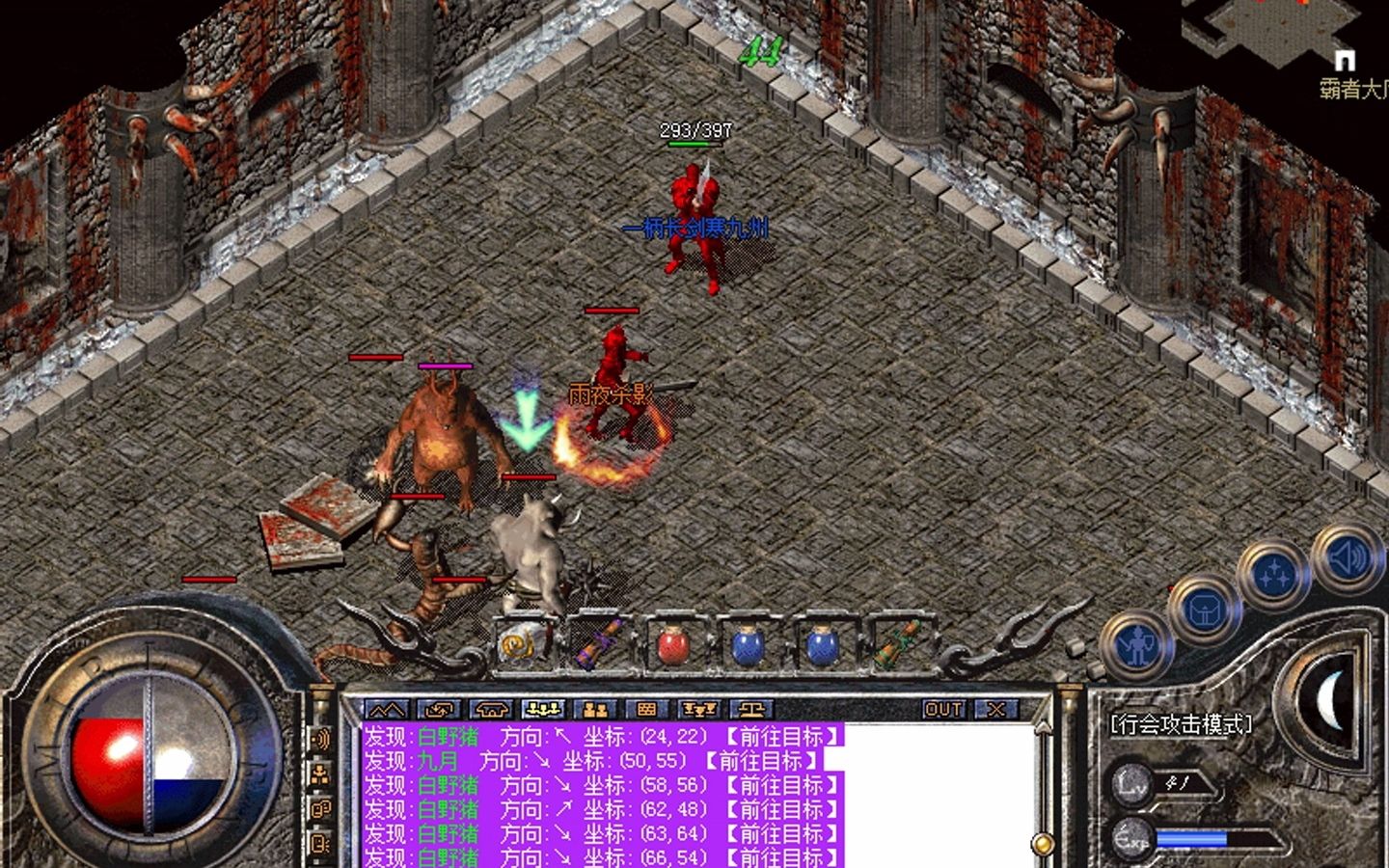Use the green-ribbon scroll in belt
Viewport: 1389px width, 868px height.
897,643
